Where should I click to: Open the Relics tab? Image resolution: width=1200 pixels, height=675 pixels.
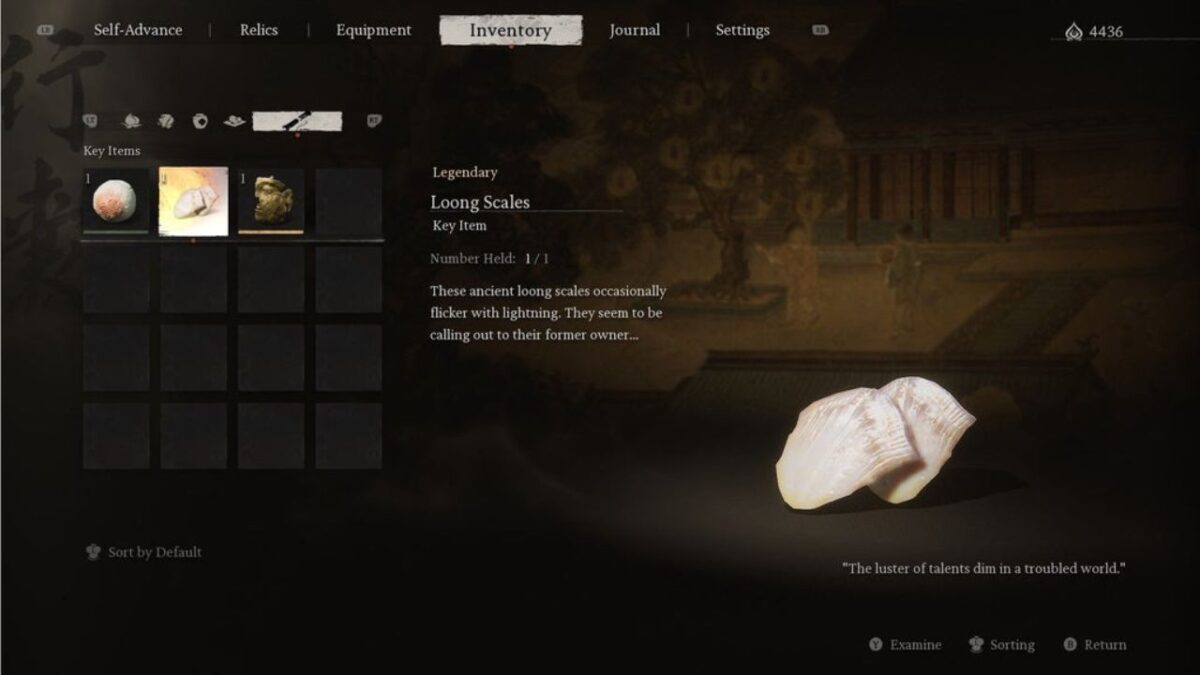tap(259, 30)
